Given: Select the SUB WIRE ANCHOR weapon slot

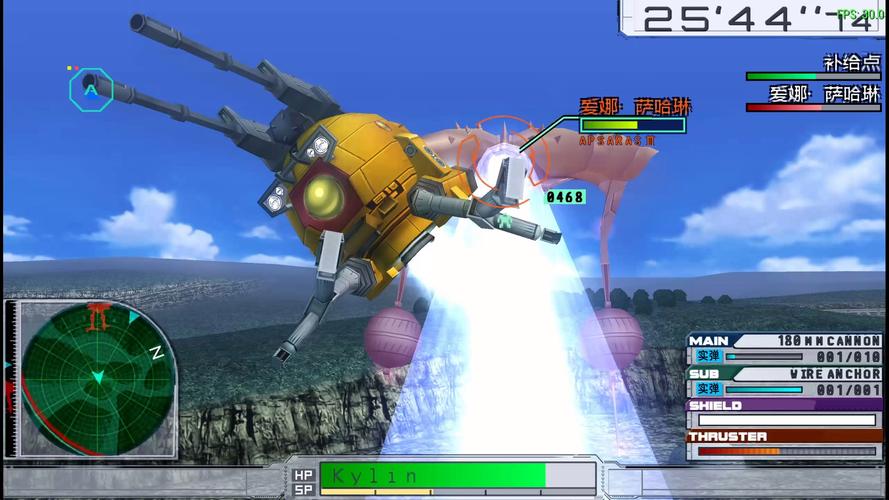Looking at the screenshot, I should coord(785,381).
